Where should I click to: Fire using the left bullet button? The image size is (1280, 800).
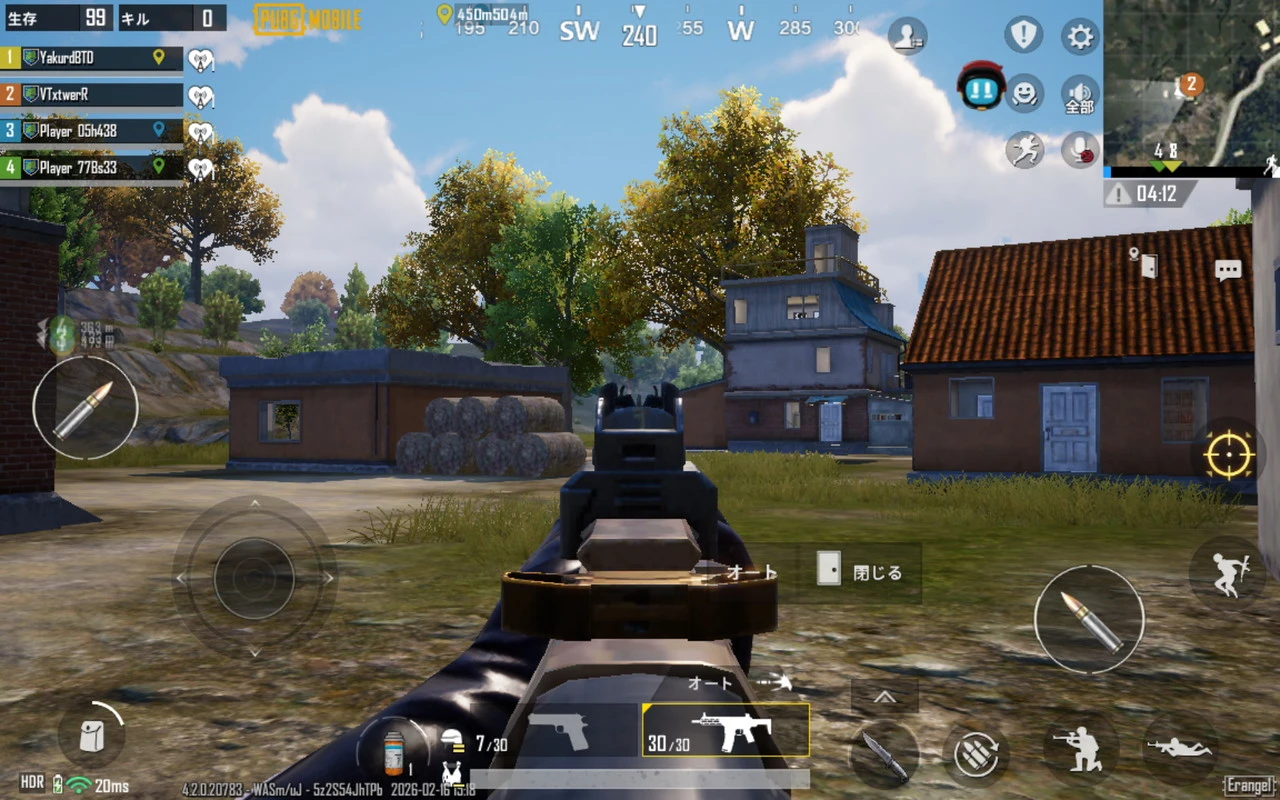coord(85,409)
